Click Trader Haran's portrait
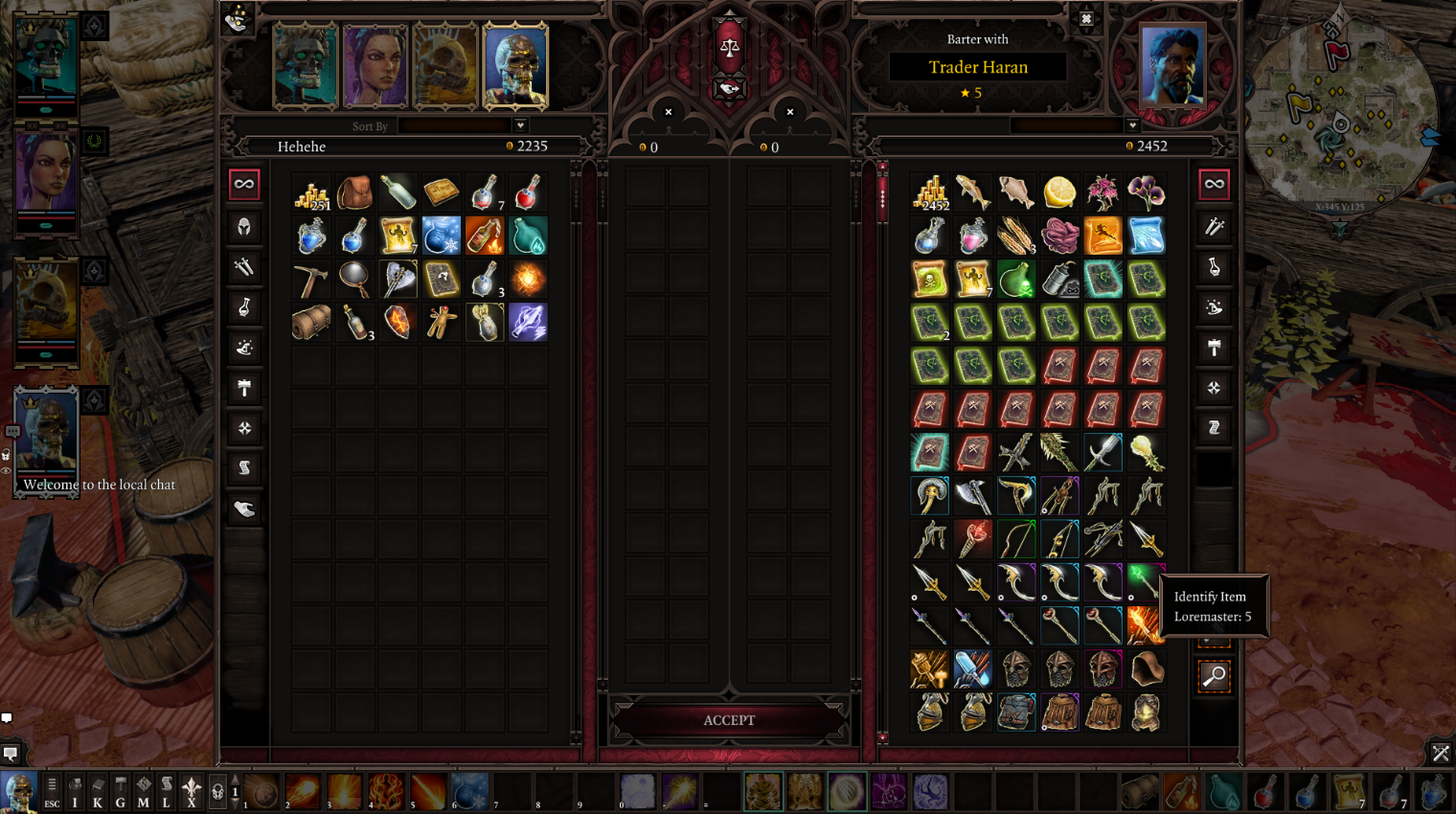This screenshot has height=814, width=1456. coord(1172,65)
